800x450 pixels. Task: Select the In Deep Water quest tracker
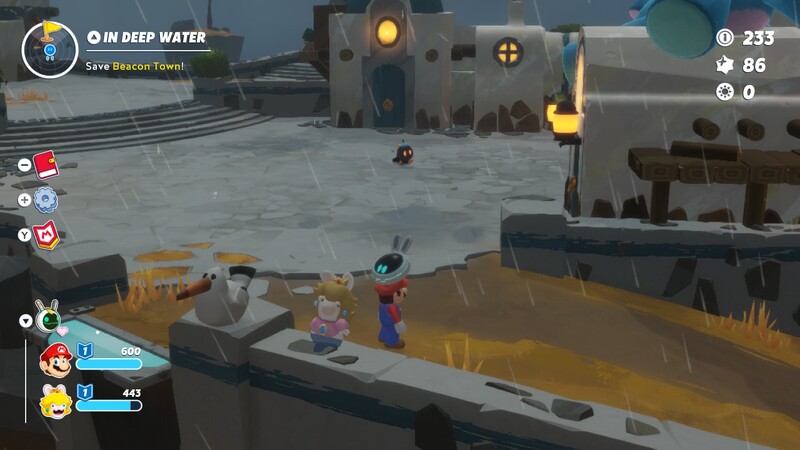click(154, 38)
